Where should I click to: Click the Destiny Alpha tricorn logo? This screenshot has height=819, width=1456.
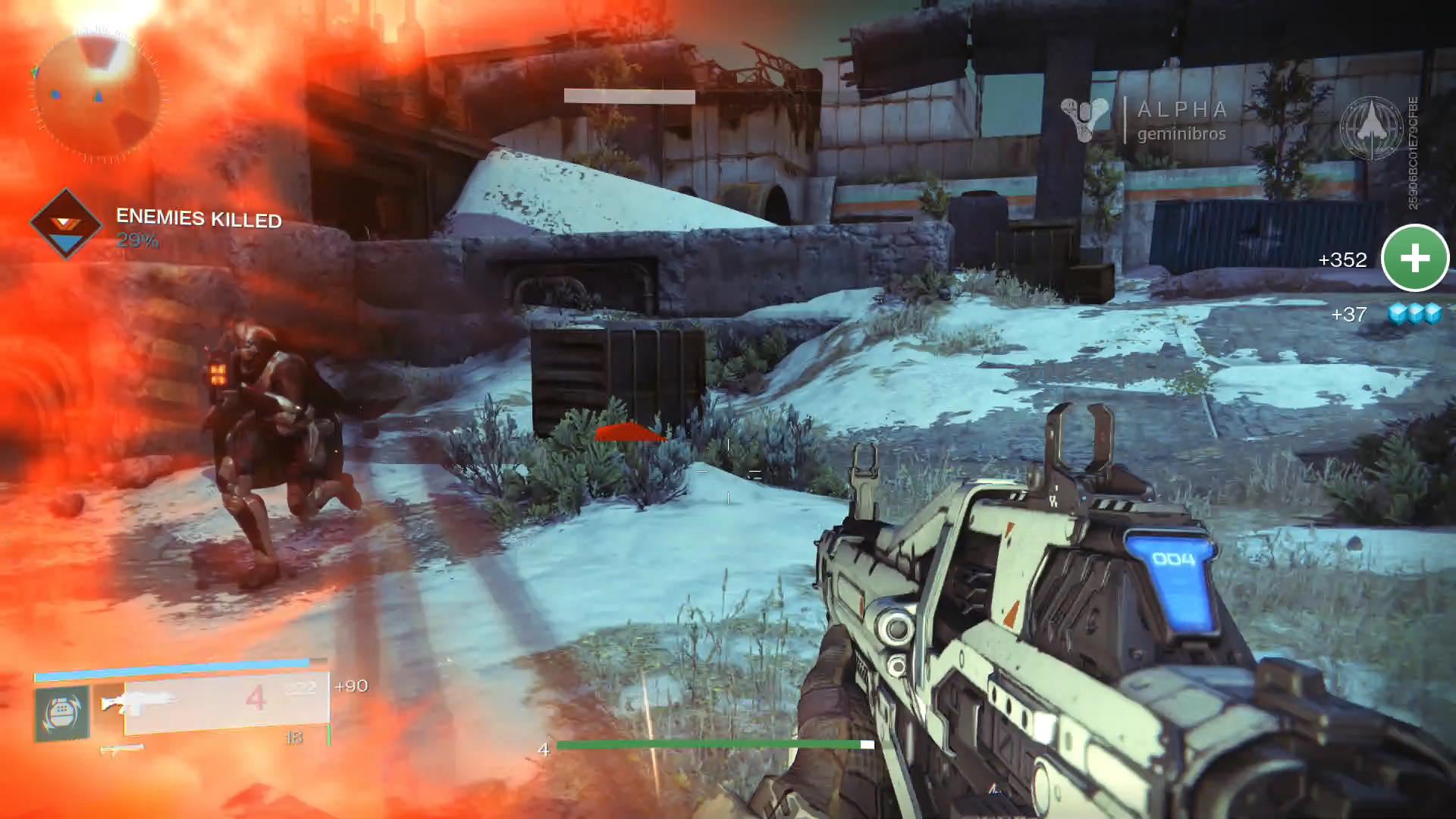click(x=1086, y=120)
